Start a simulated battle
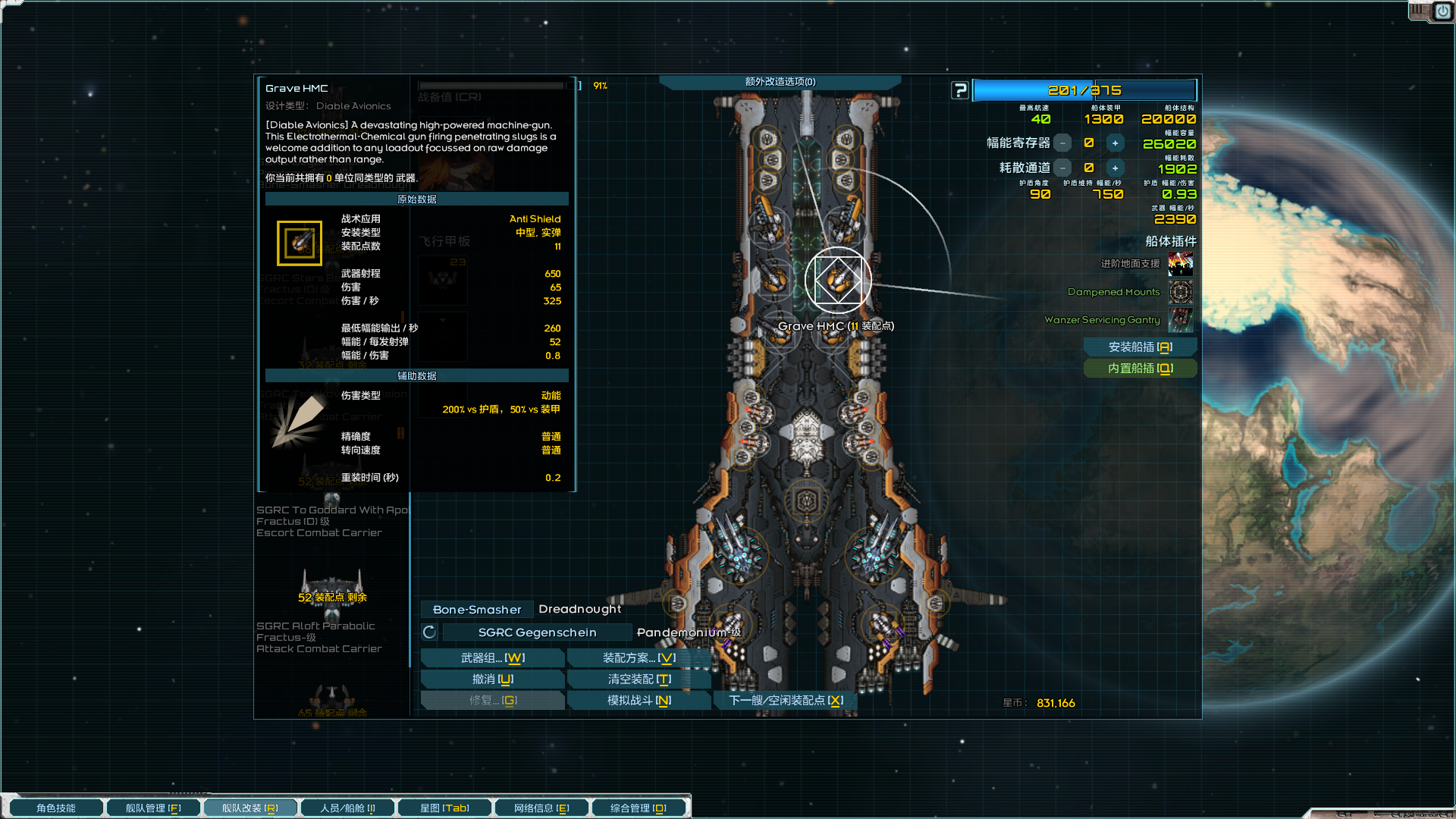 pos(639,701)
